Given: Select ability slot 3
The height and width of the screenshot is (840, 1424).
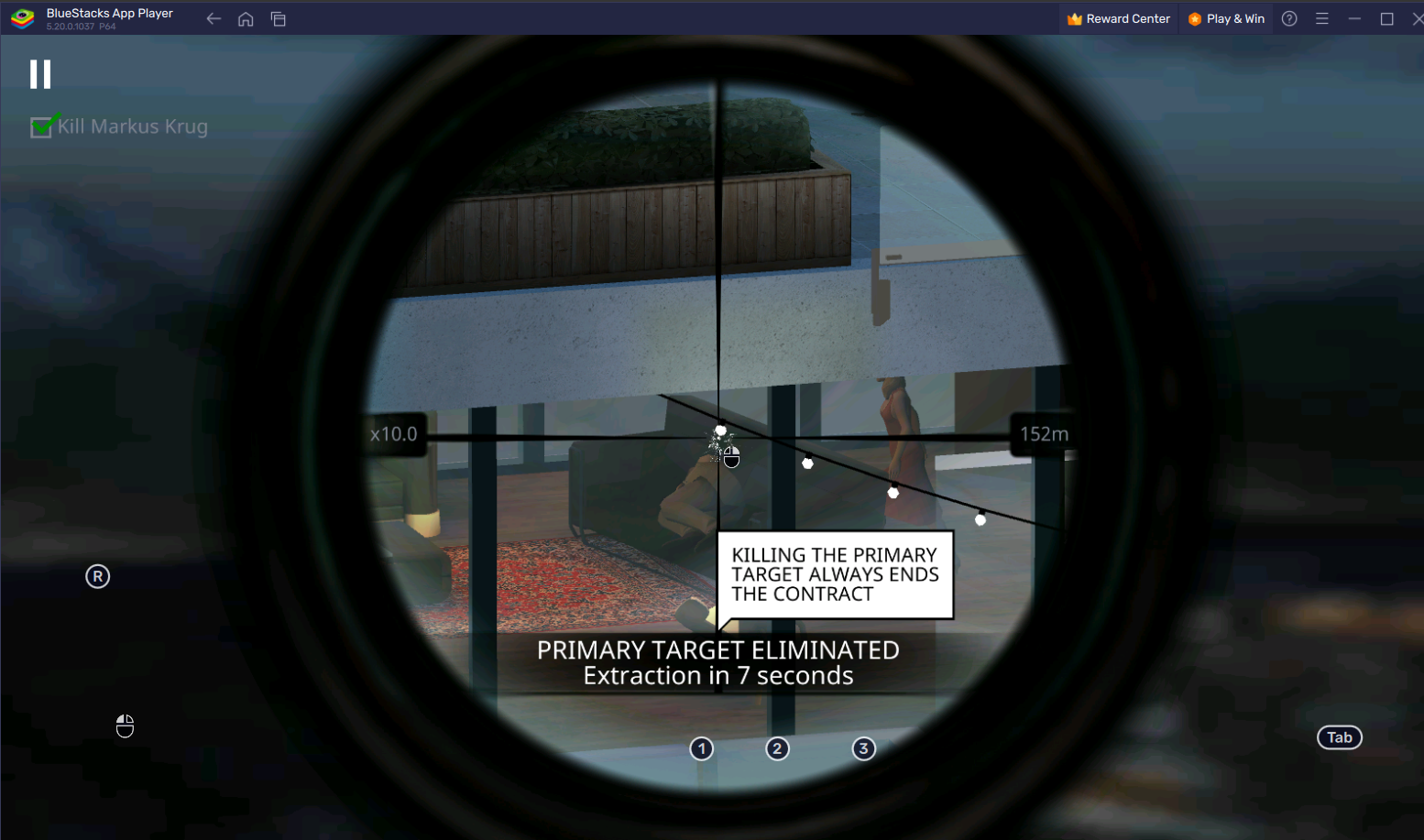Looking at the screenshot, I should coord(863,748).
